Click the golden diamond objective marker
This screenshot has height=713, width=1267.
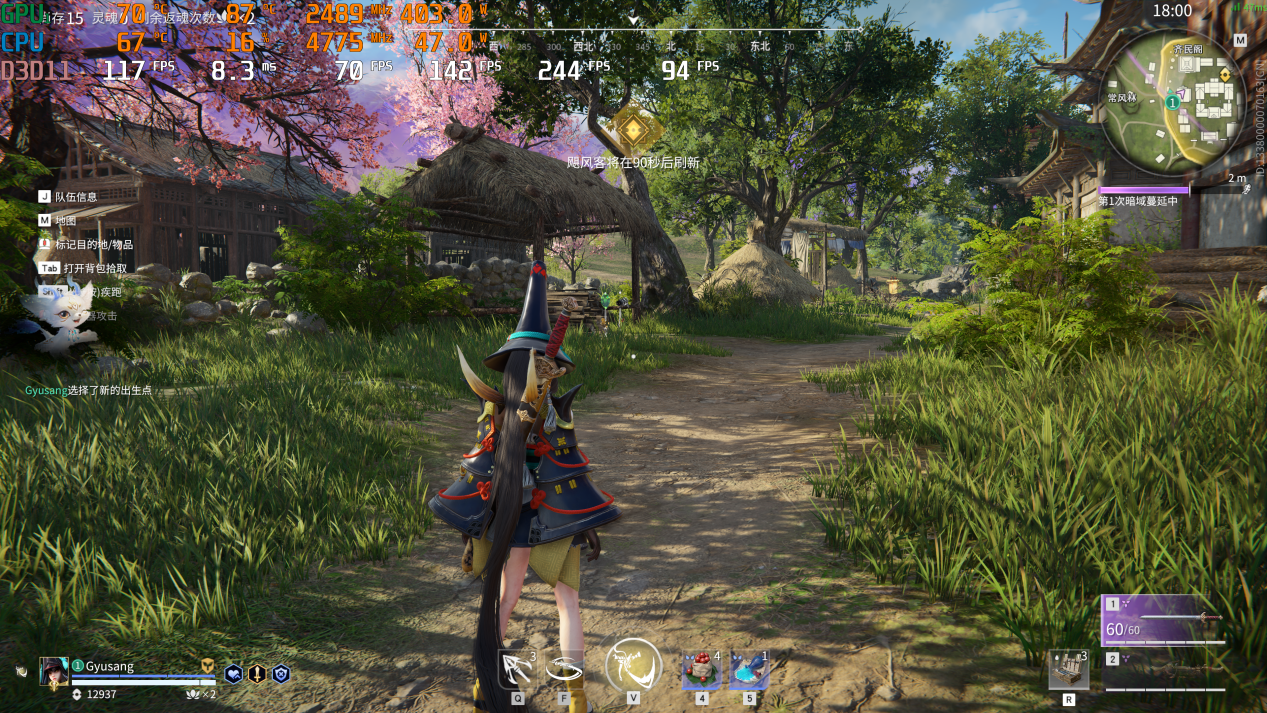[x=632, y=128]
